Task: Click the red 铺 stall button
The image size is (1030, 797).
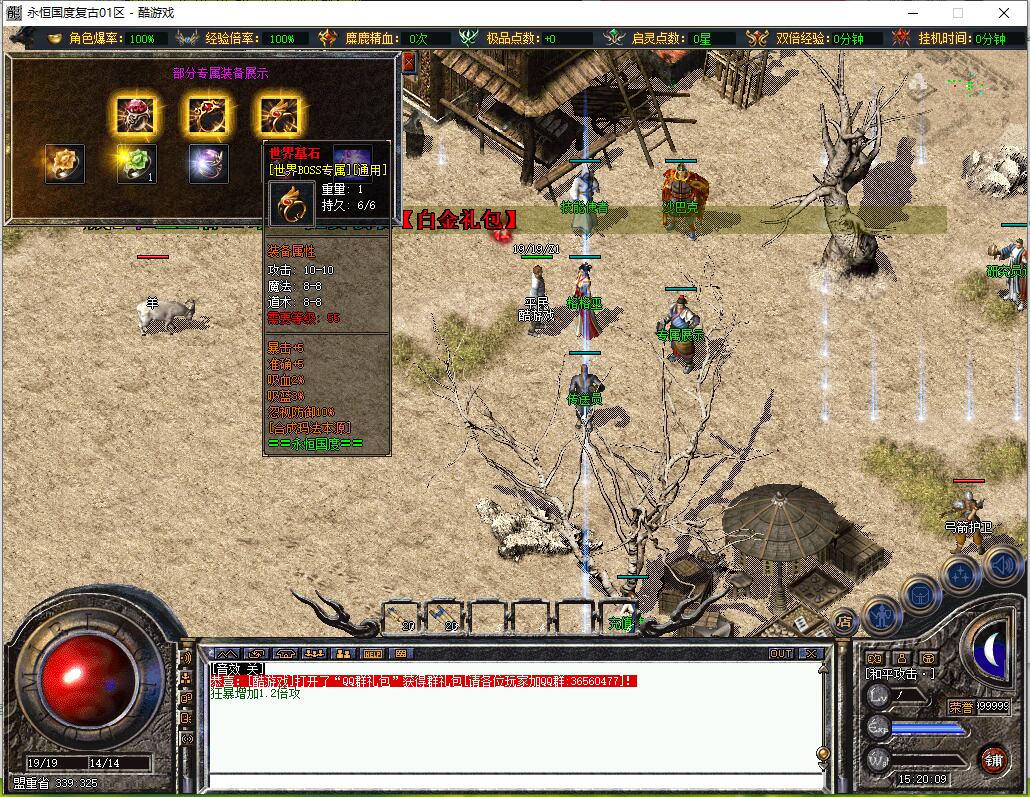Action: pos(993,759)
